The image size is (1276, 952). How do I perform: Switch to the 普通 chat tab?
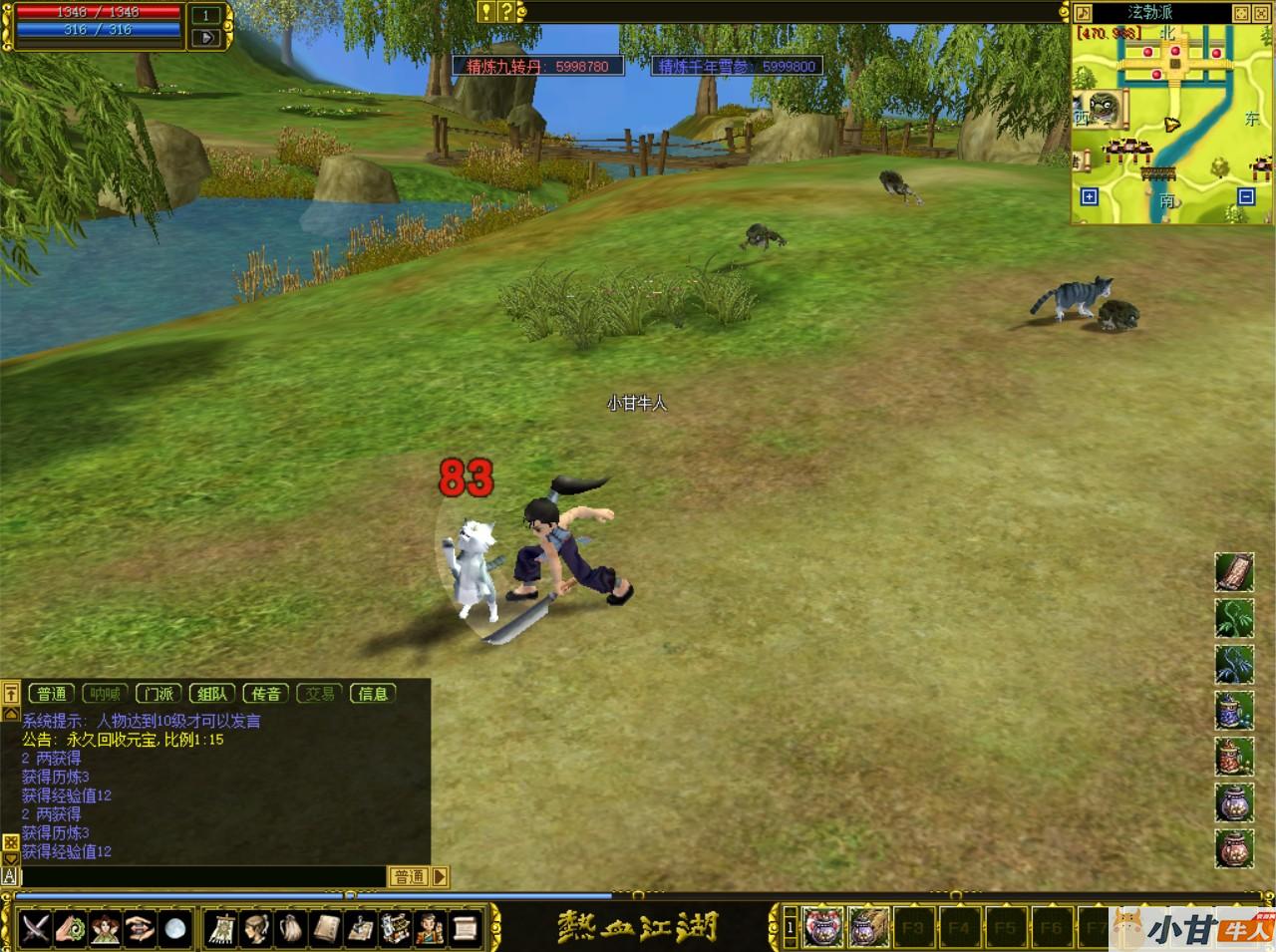pos(52,694)
